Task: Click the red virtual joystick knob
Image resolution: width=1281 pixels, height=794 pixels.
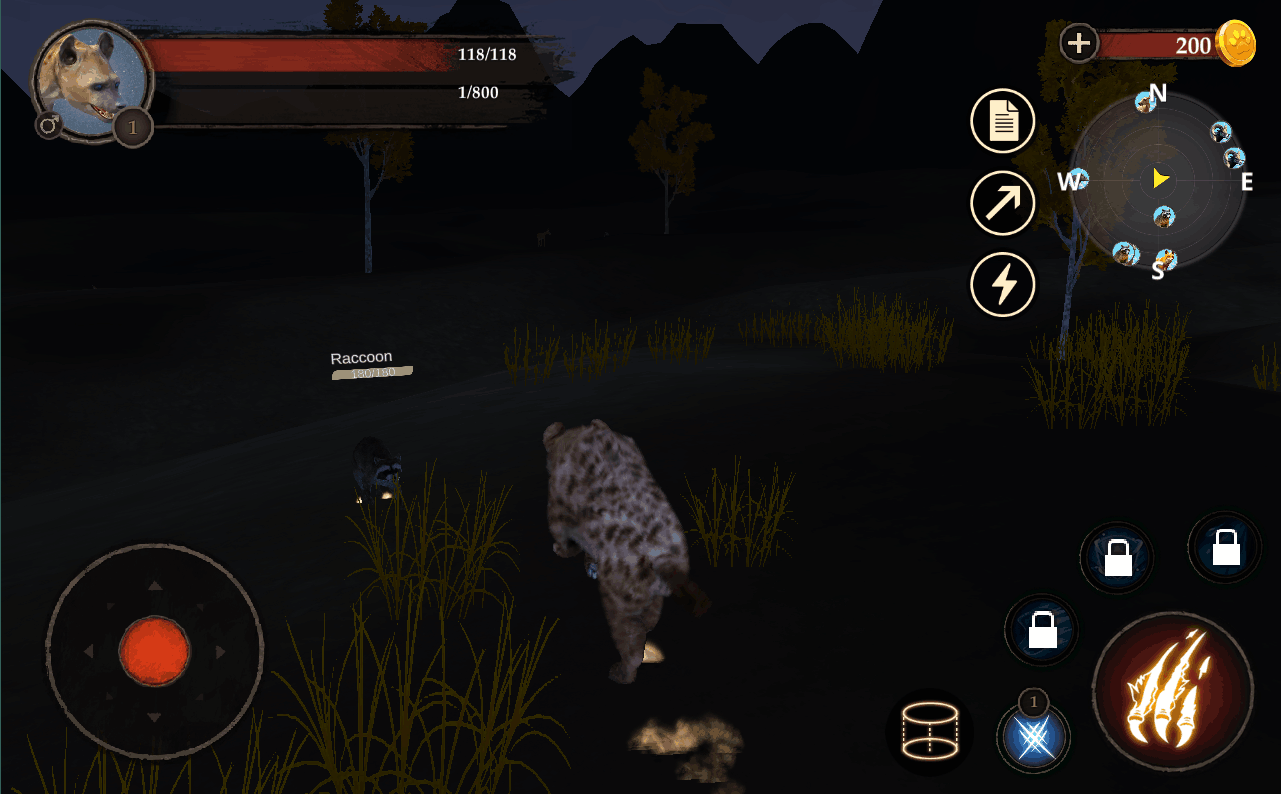Action: click(x=154, y=651)
